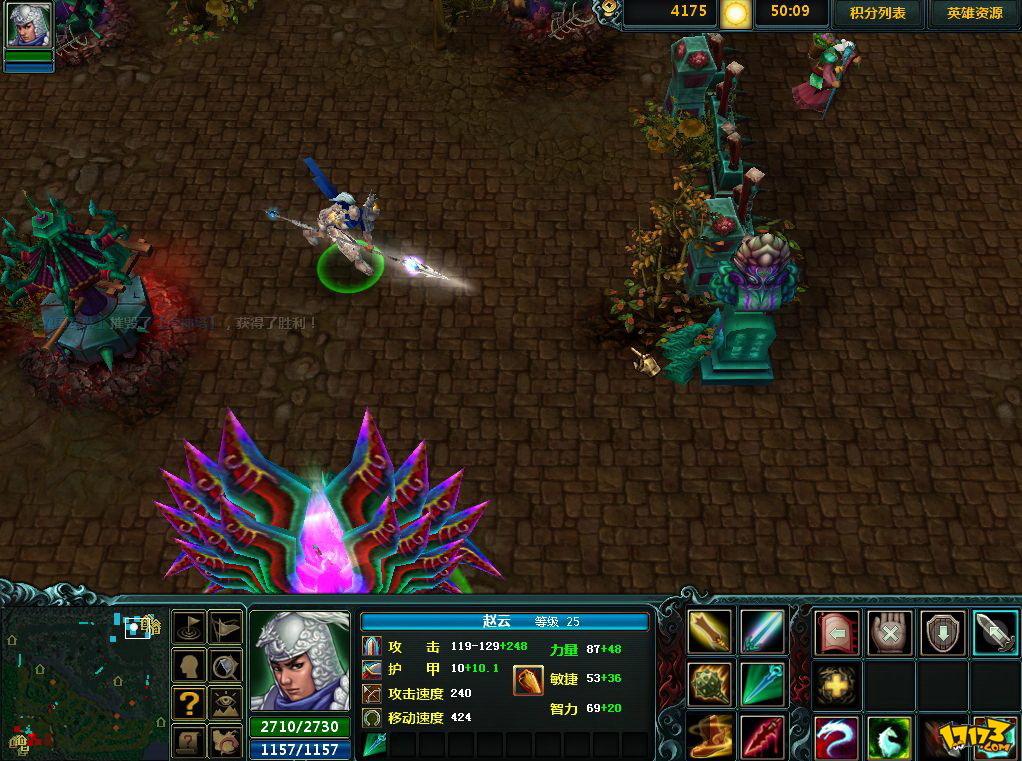Select the golden boots inventory item
Viewport: 1022px width, 761px height.
pos(709,736)
